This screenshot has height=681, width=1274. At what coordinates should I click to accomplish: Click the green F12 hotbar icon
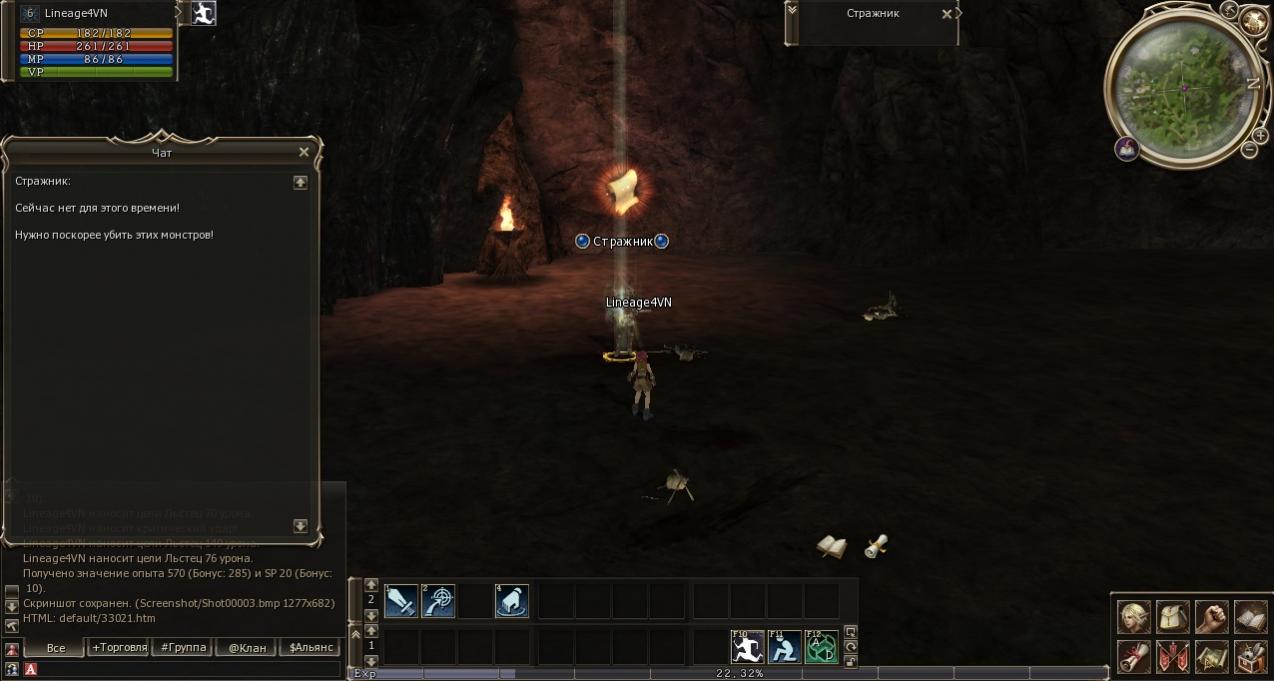tap(821, 646)
